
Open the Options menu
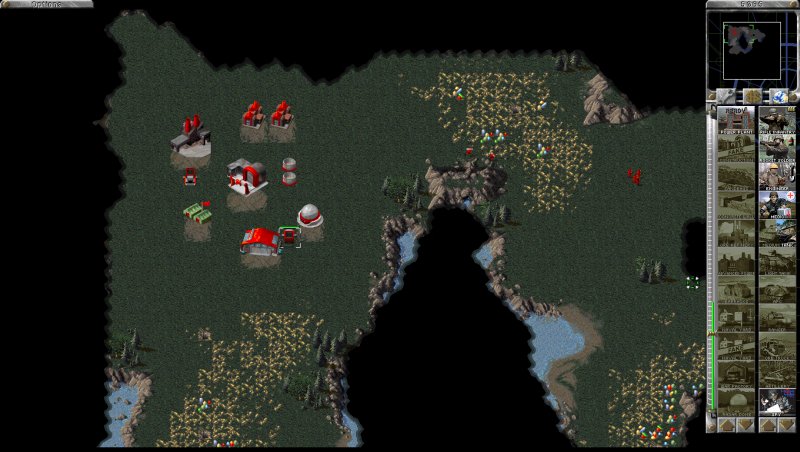(46, 4)
